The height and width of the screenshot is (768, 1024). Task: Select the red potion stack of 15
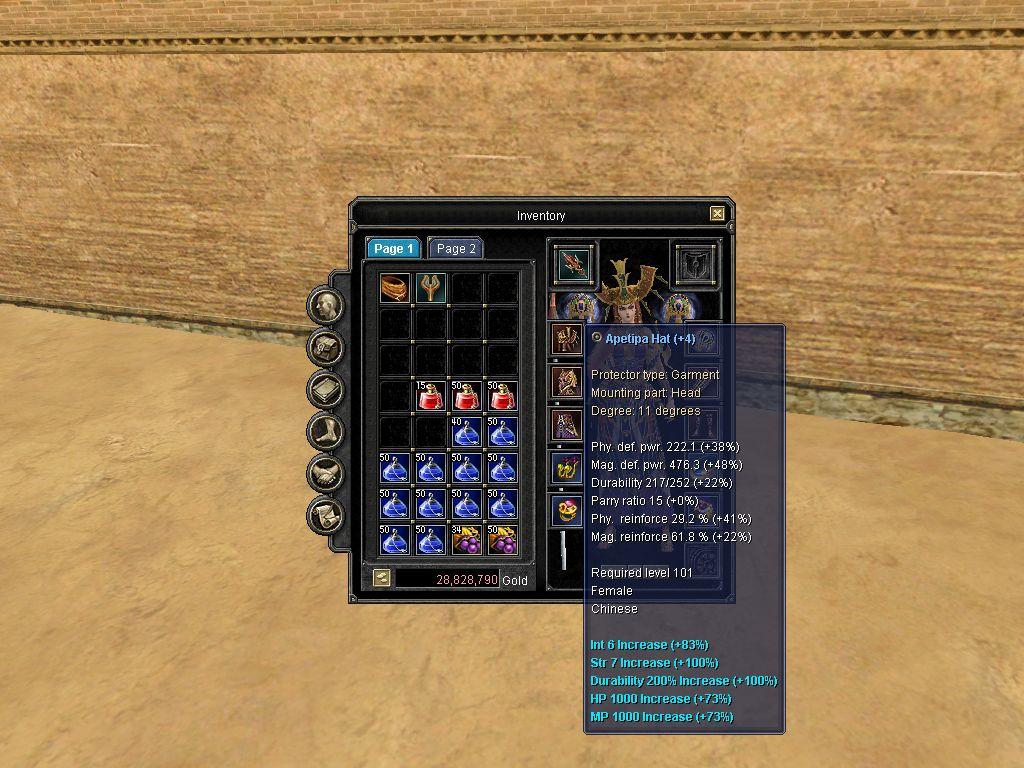pos(431,397)
